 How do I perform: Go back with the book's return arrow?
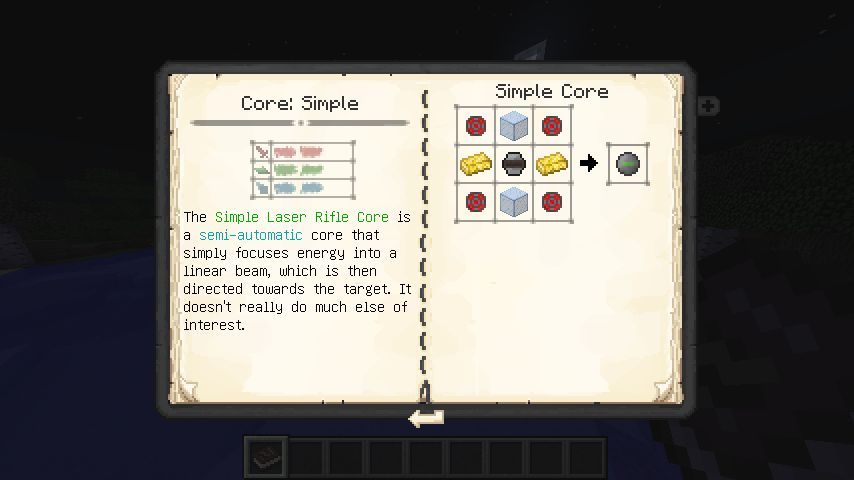[426, 418]
